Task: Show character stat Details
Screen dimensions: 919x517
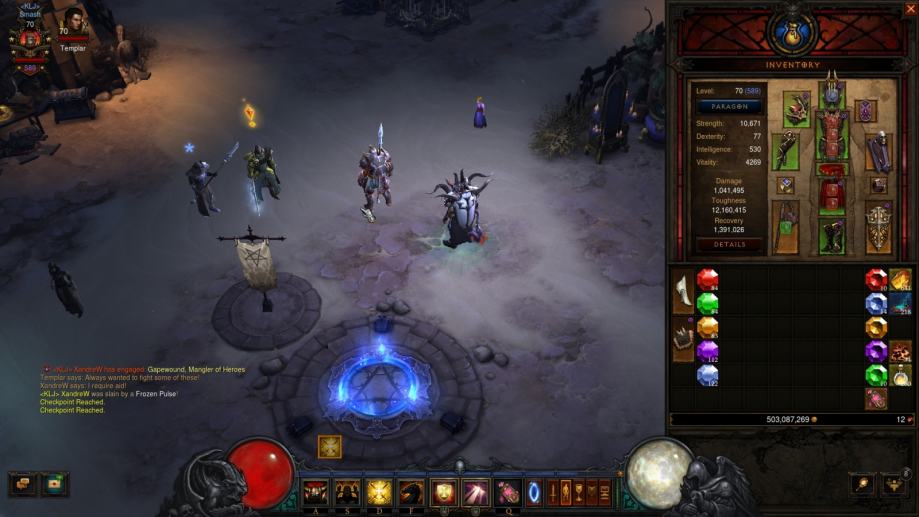Action: pyautogui.click(x=728, y=244)
